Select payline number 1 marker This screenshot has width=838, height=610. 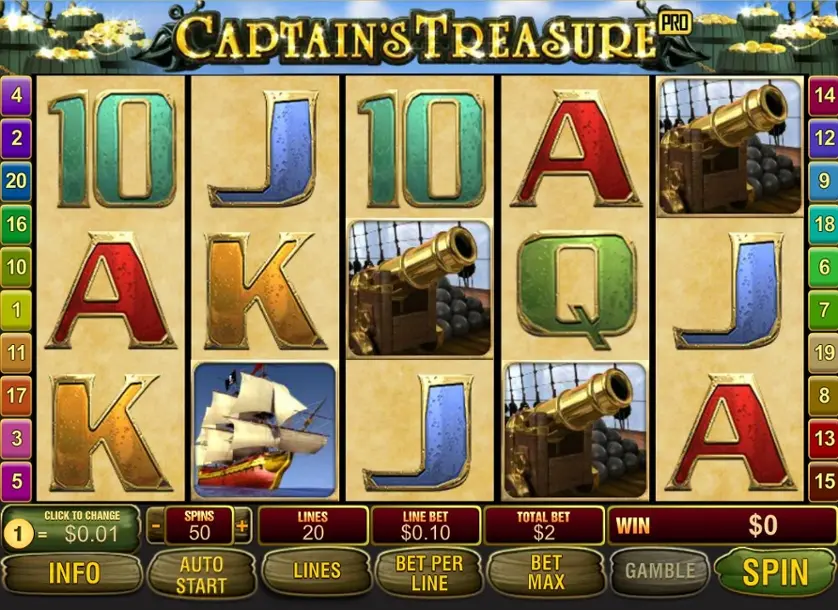click(x=18, y=311)
